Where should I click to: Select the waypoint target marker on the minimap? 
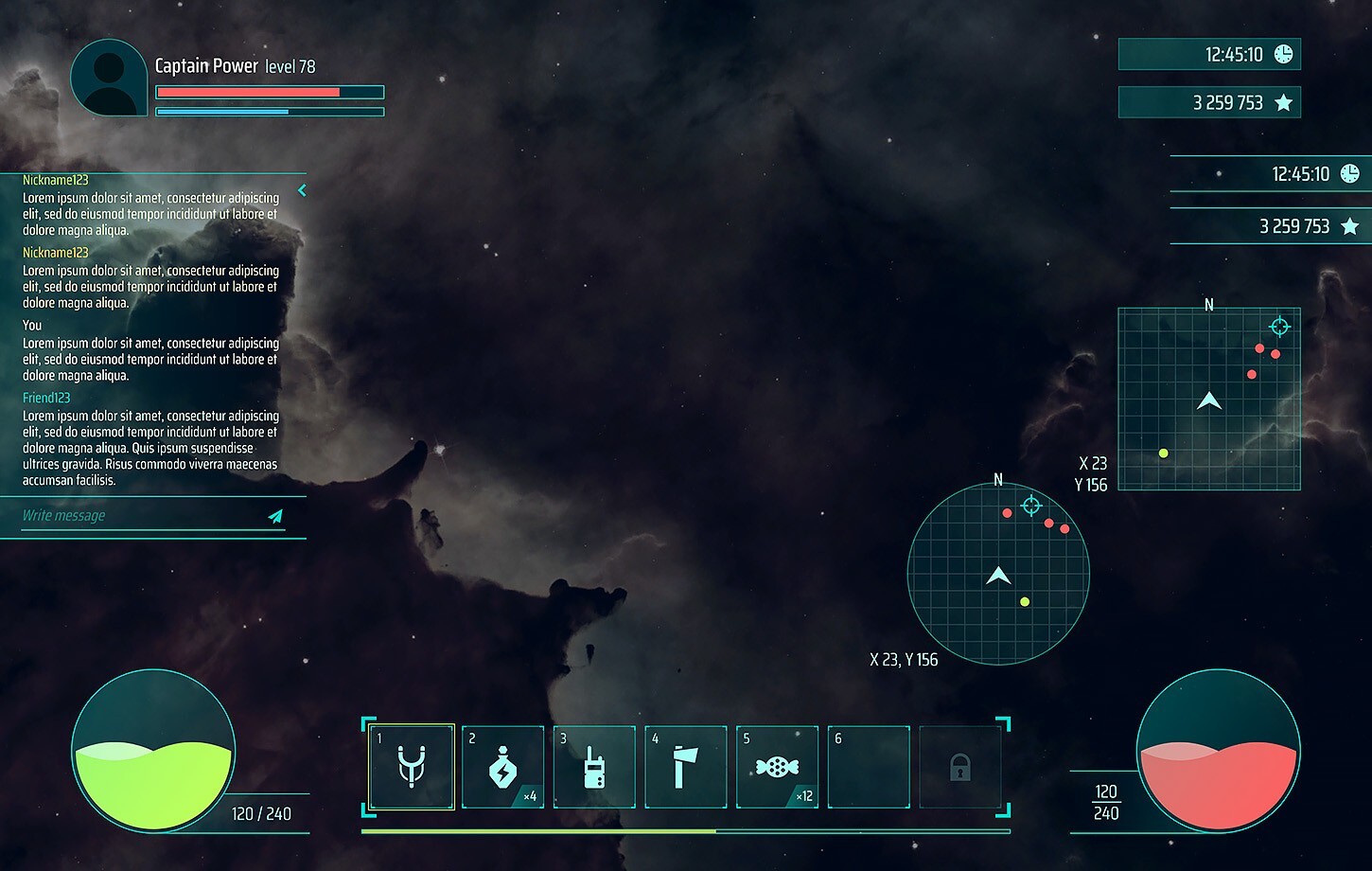(1279, 327)
